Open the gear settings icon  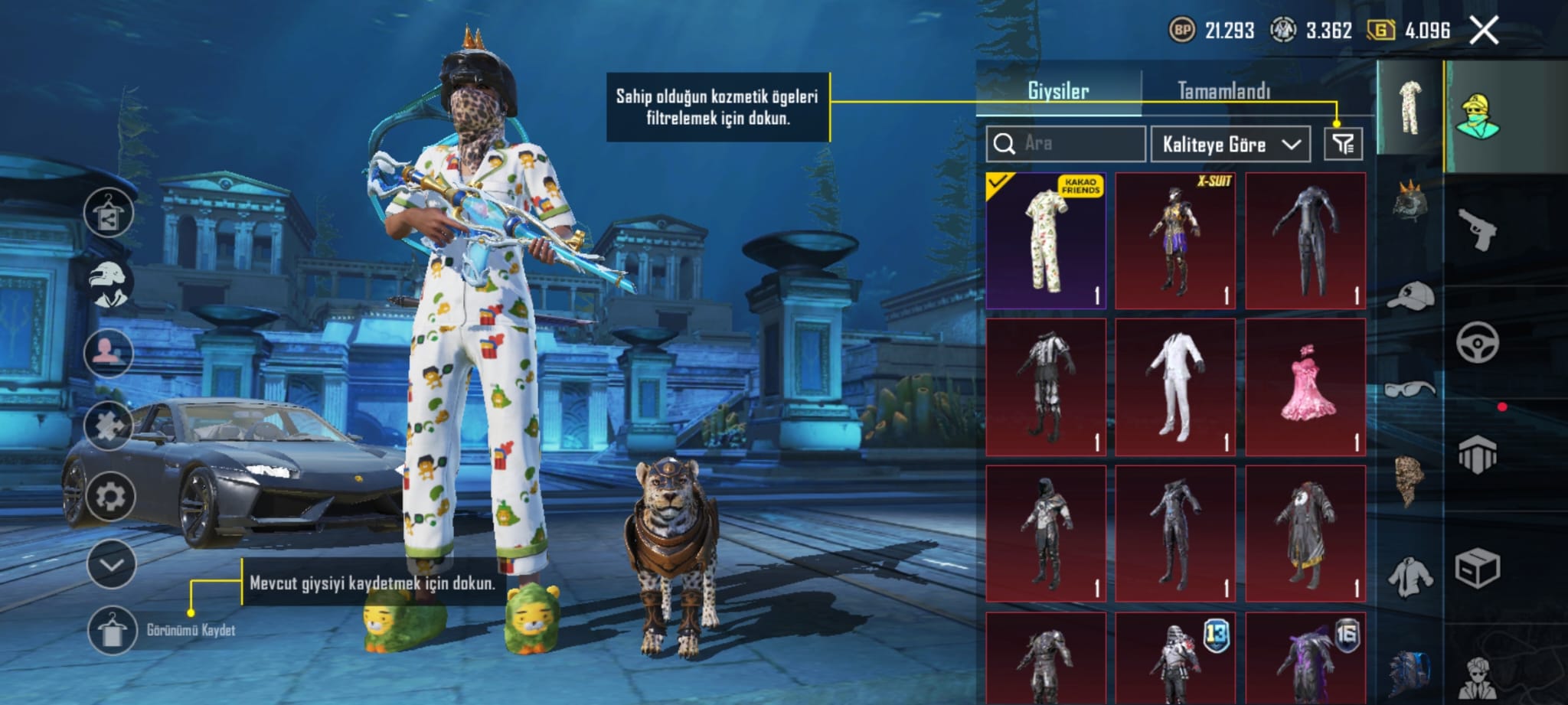pos(110,497)
